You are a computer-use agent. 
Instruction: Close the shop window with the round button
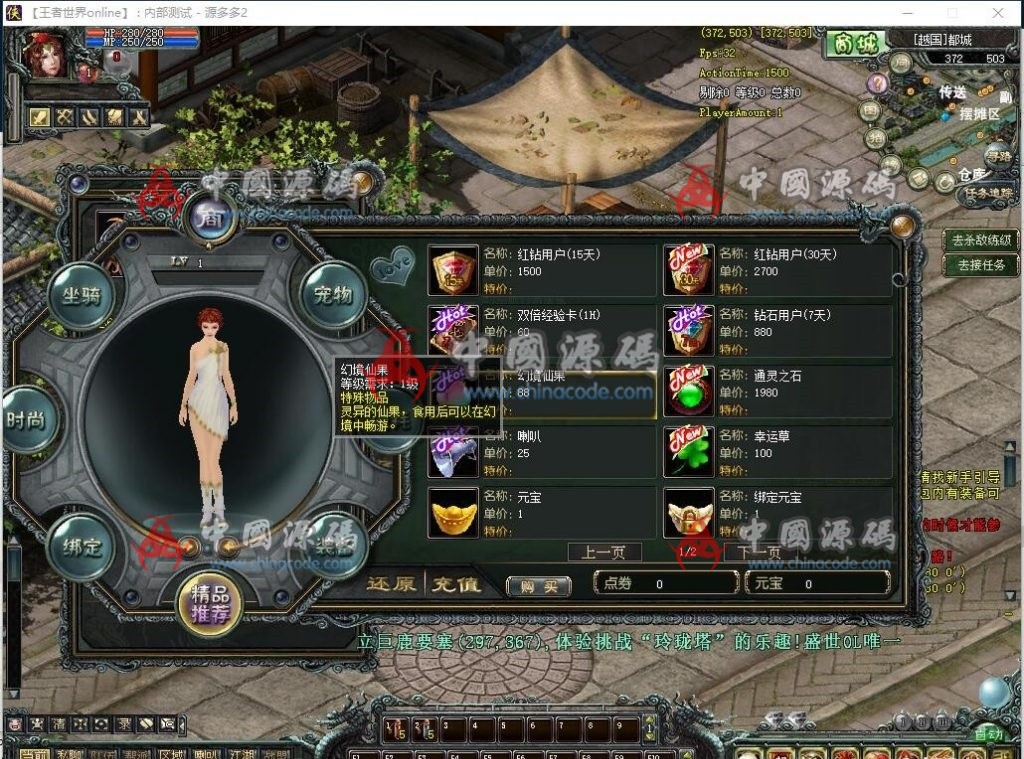[904, 226]
